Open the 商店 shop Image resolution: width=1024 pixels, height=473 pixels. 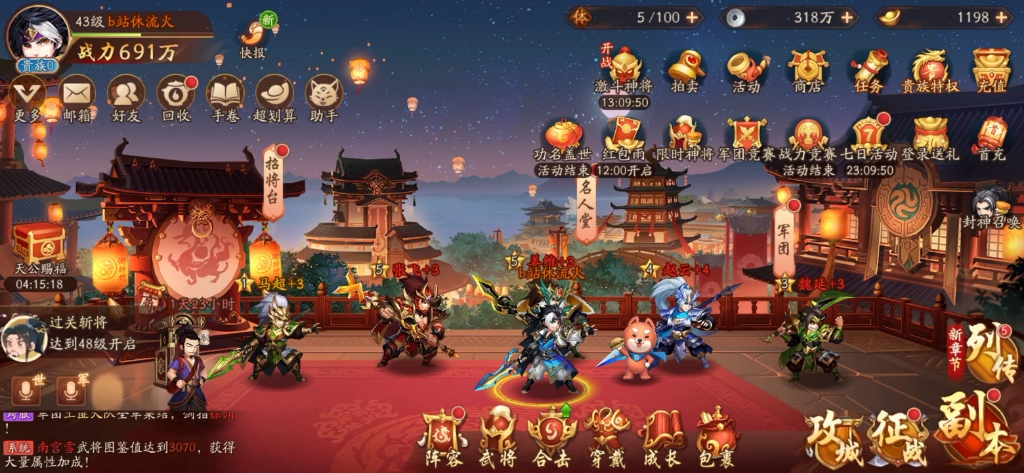pyautogui.click(x=807, y=68)
